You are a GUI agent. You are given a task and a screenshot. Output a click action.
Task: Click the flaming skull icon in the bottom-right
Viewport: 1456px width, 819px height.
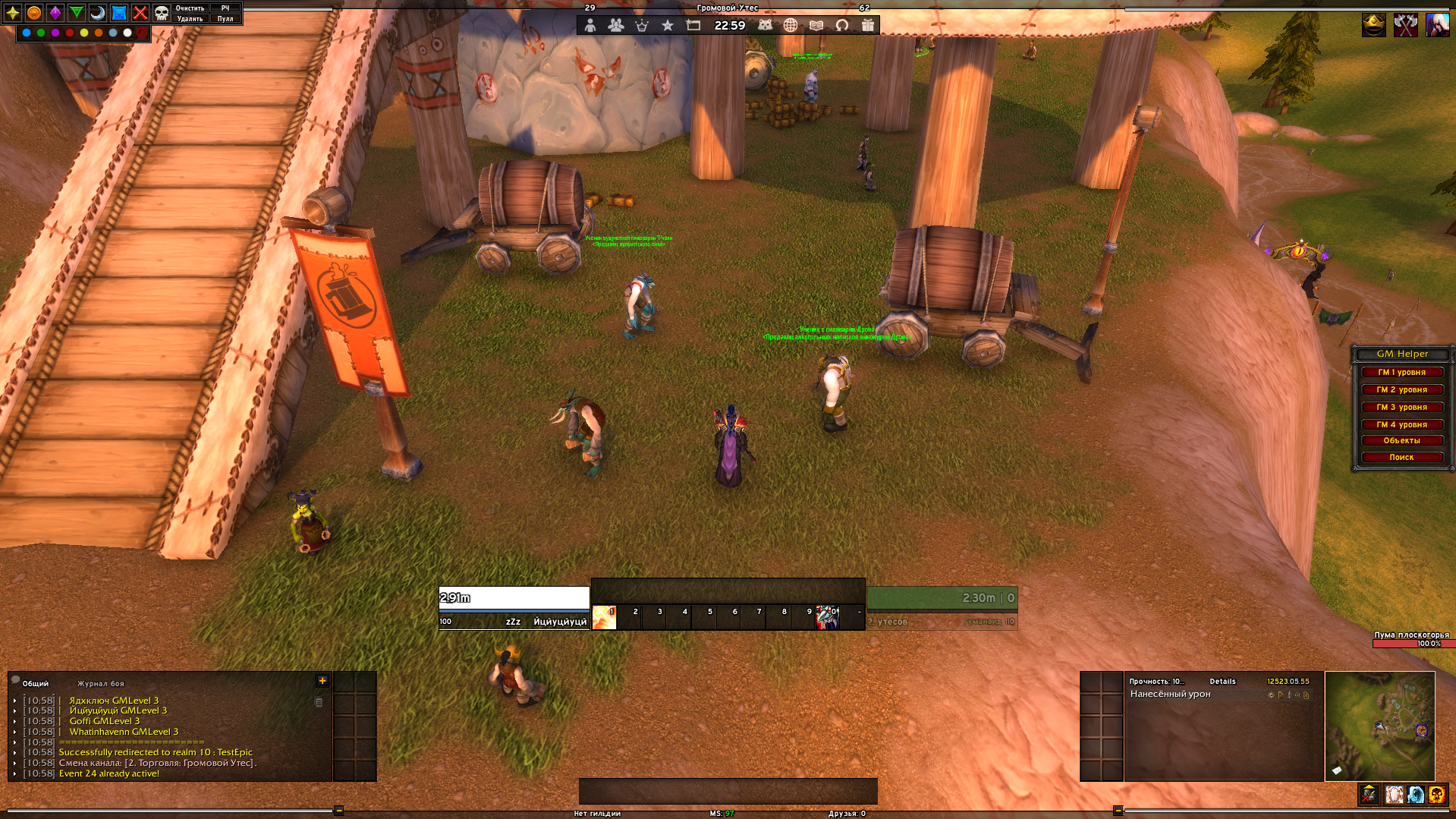click(x=1436, y=795)
